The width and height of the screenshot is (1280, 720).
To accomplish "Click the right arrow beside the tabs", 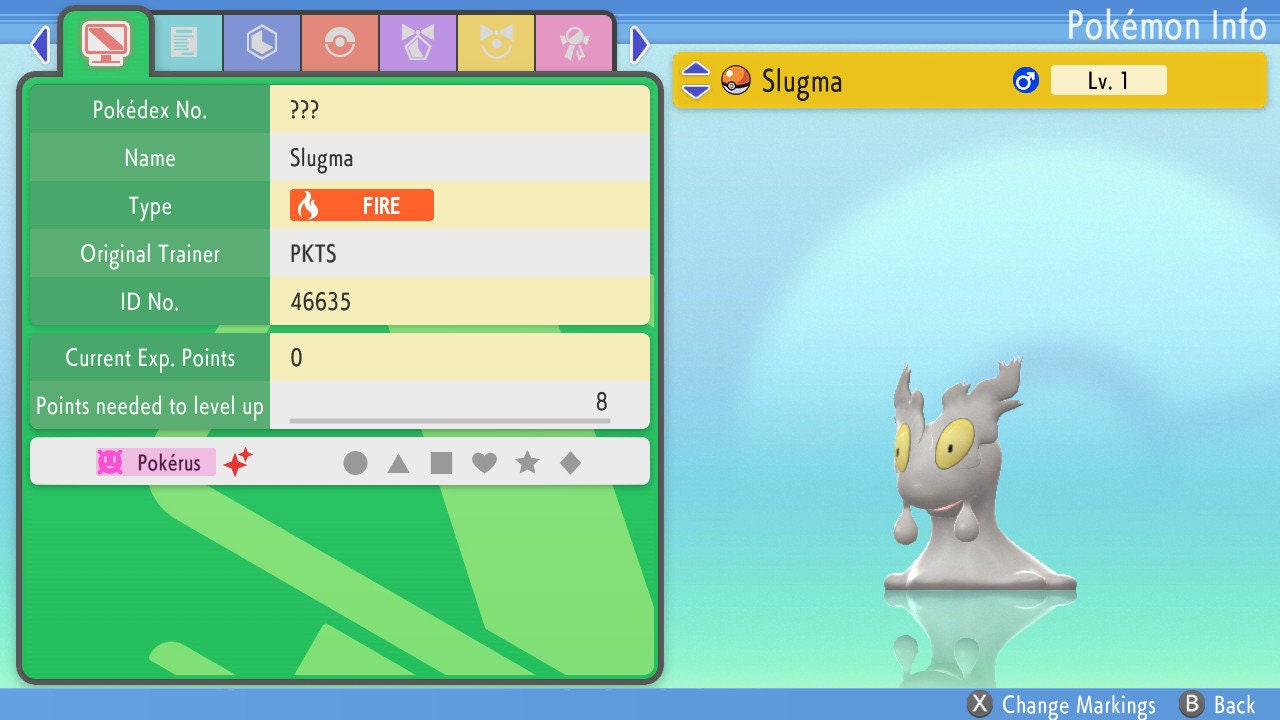I will tap(640, 44).
